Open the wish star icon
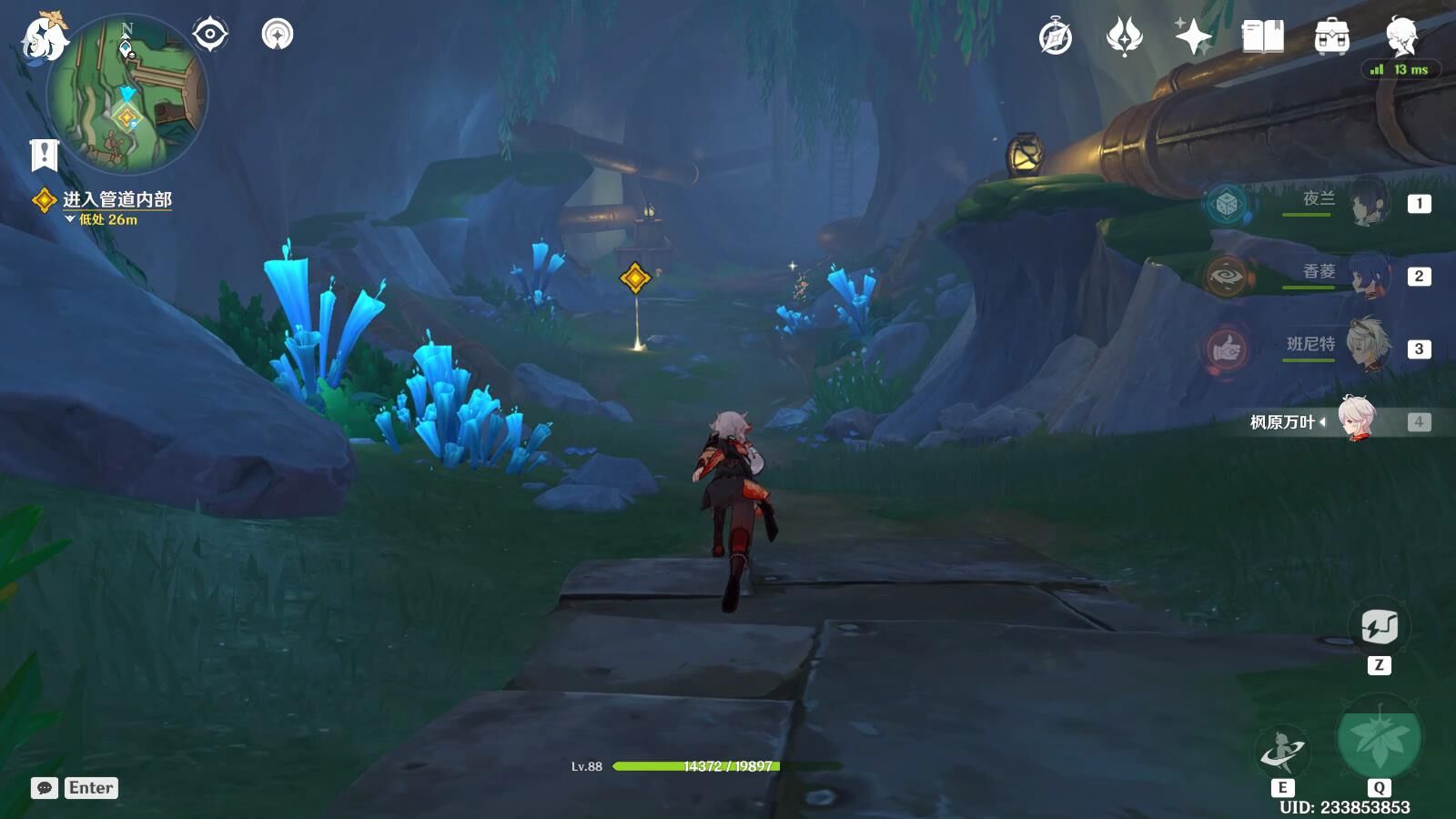The height and width of the screenshot is (819, 1456). [1125, 37]
